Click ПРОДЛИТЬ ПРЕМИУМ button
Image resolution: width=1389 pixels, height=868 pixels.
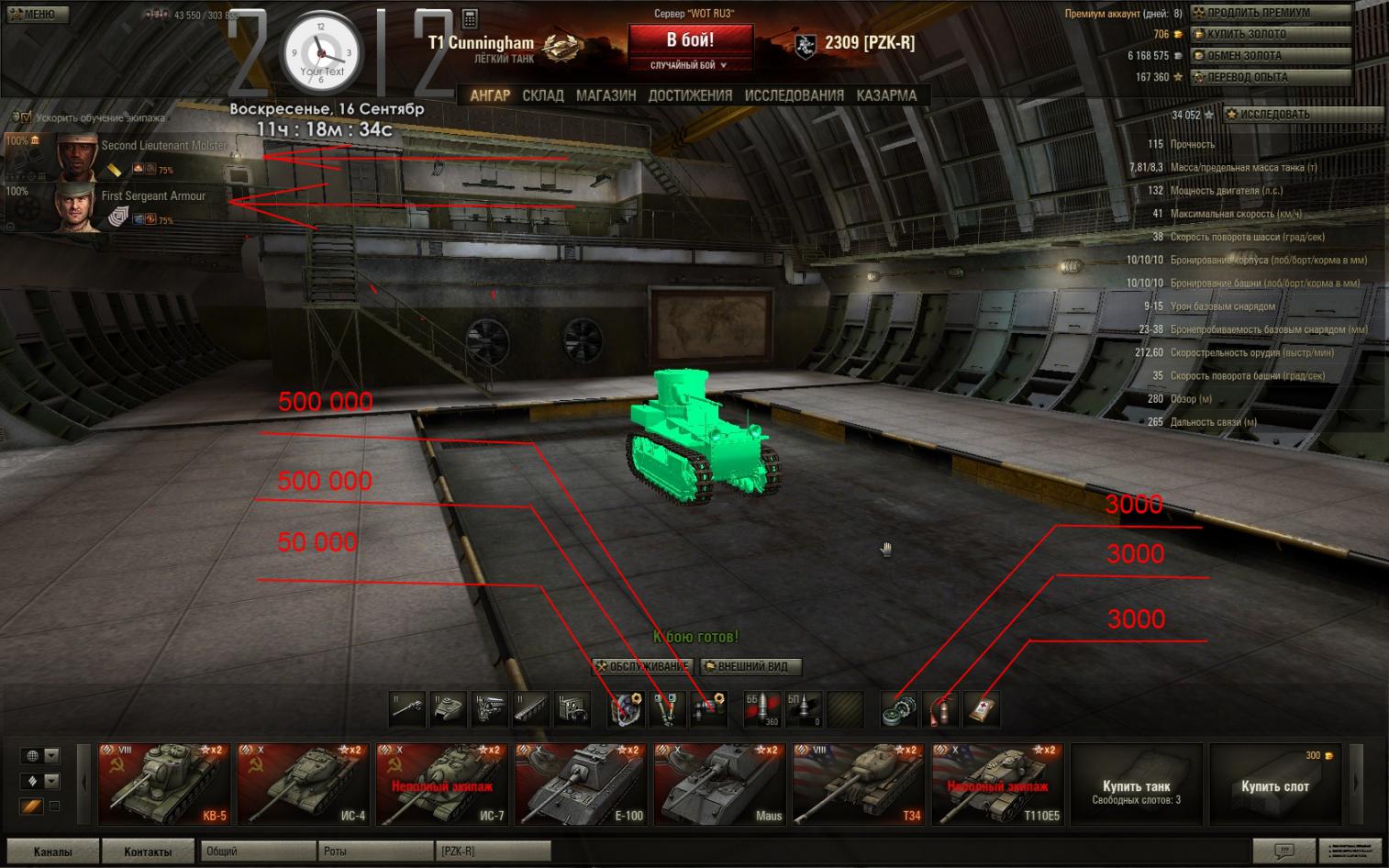1270,13
